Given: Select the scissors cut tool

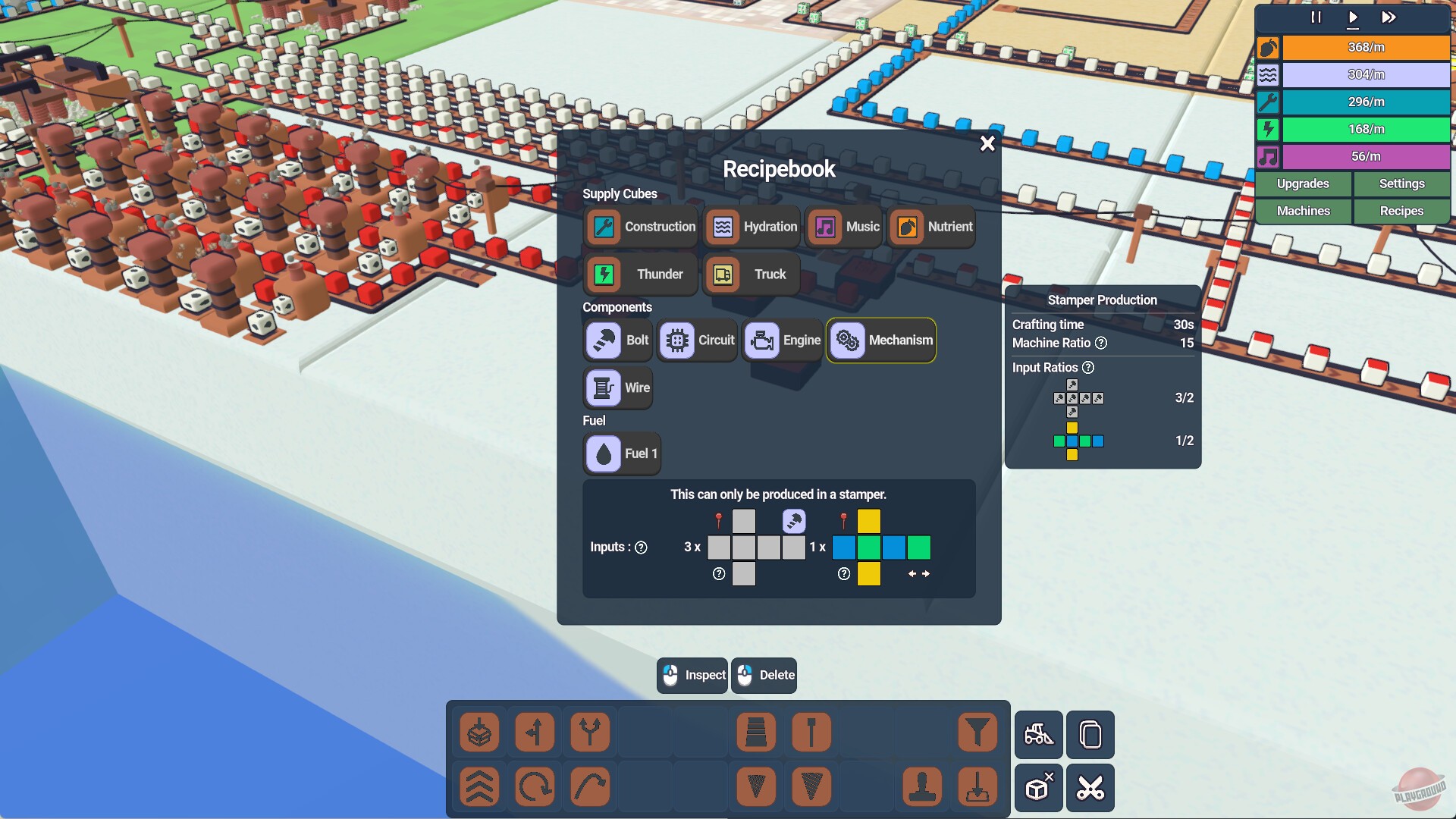Looking at the screenshot, I should tap(1090, 787).
